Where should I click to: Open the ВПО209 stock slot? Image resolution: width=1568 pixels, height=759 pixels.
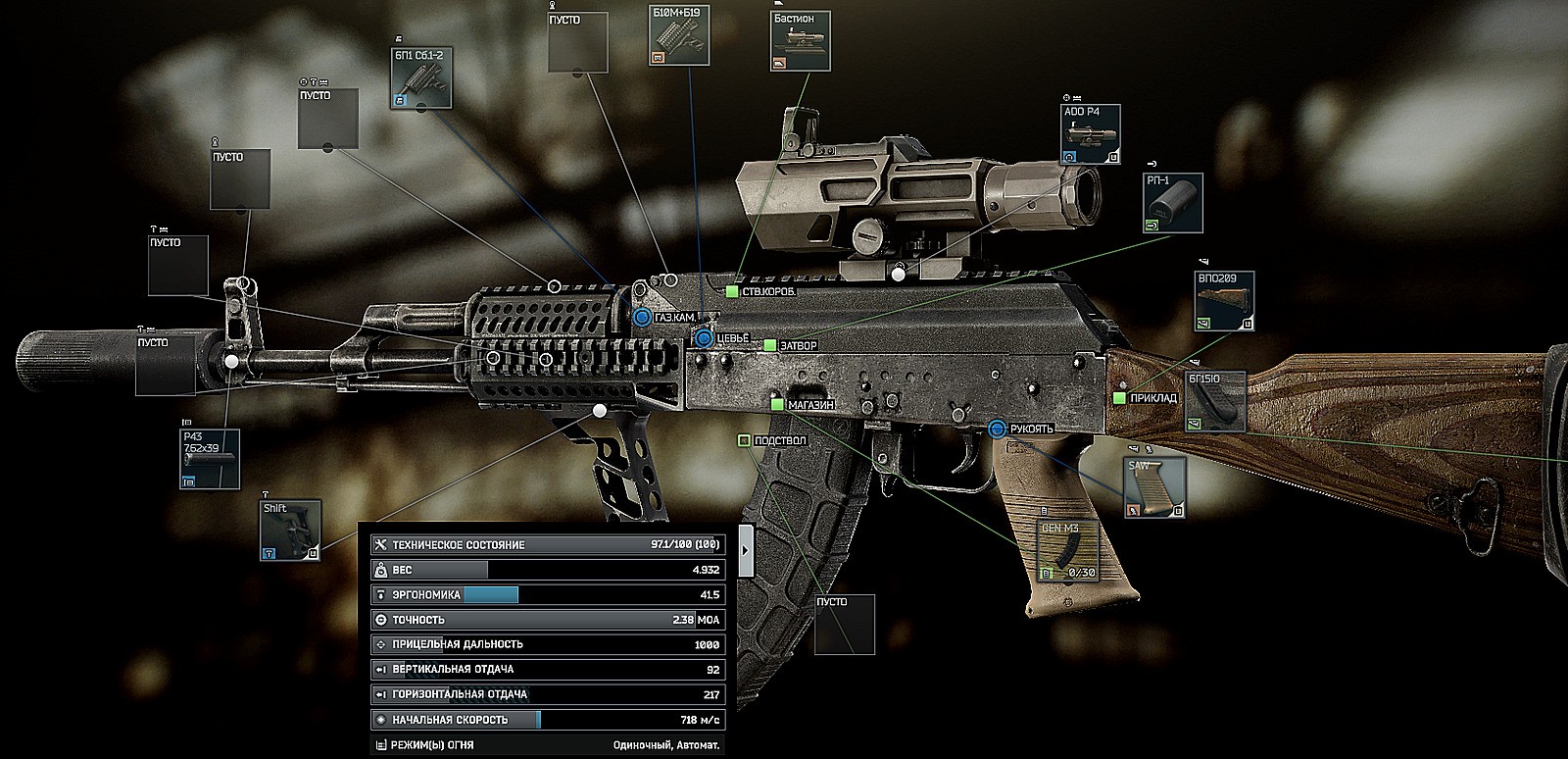point(1224,302)
